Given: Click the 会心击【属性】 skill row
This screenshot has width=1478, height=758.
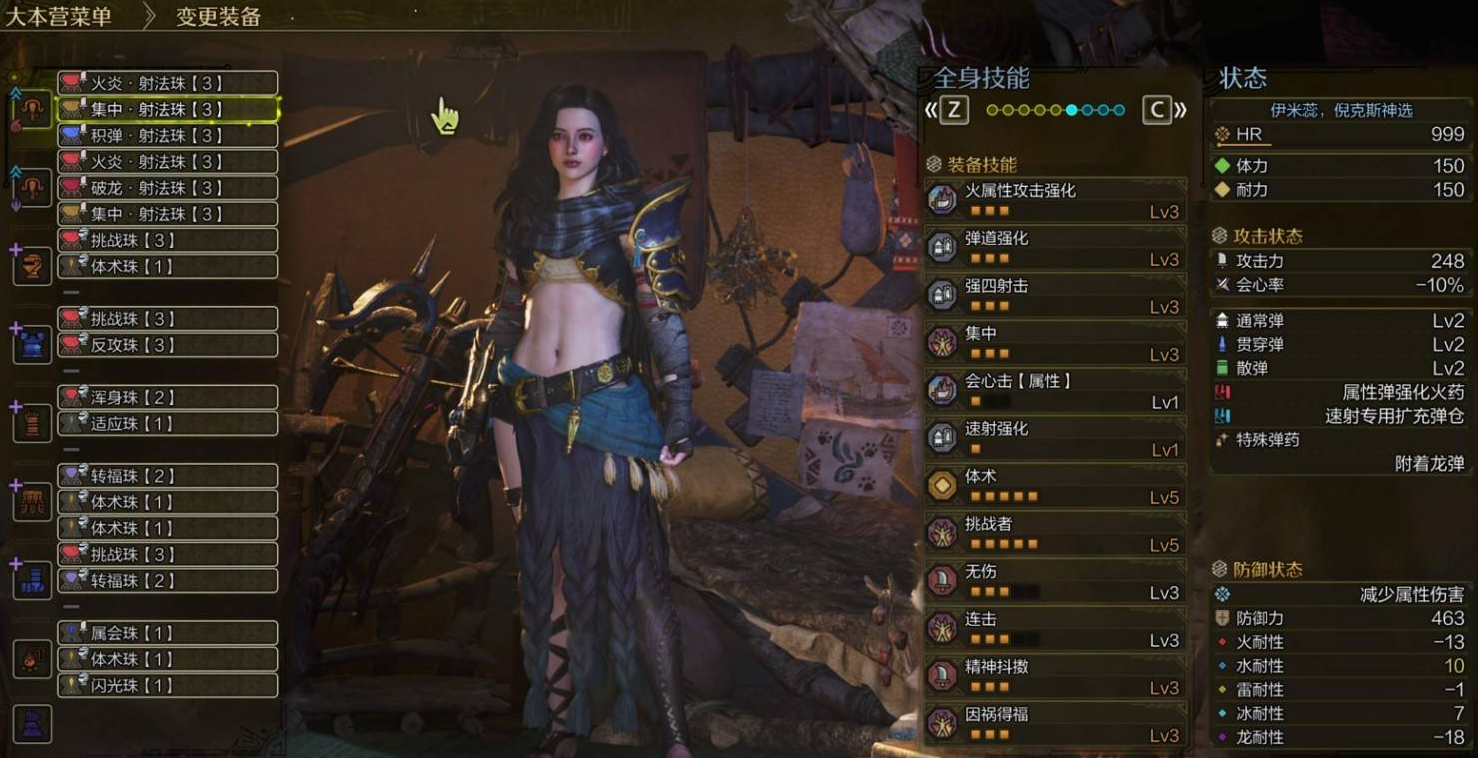Looking at the screenshot, I should tap(1056, 390).
